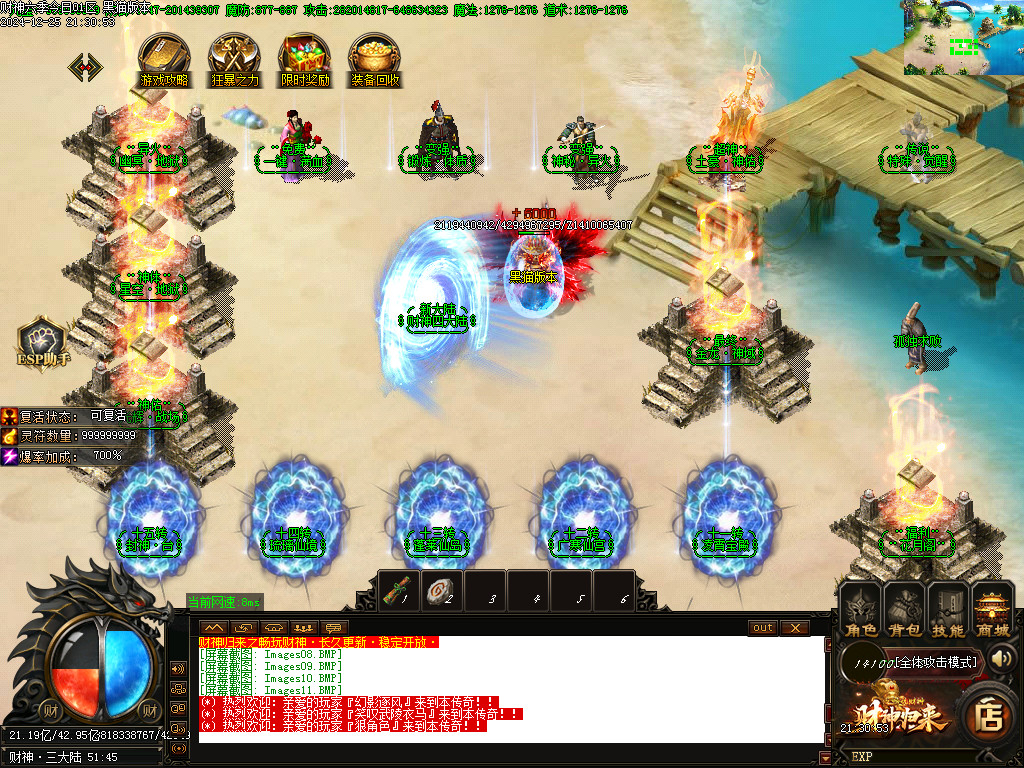This screenshot has height=768, width=1024.
Task: Open the 技能 skills panel
Action: [948, 609]
